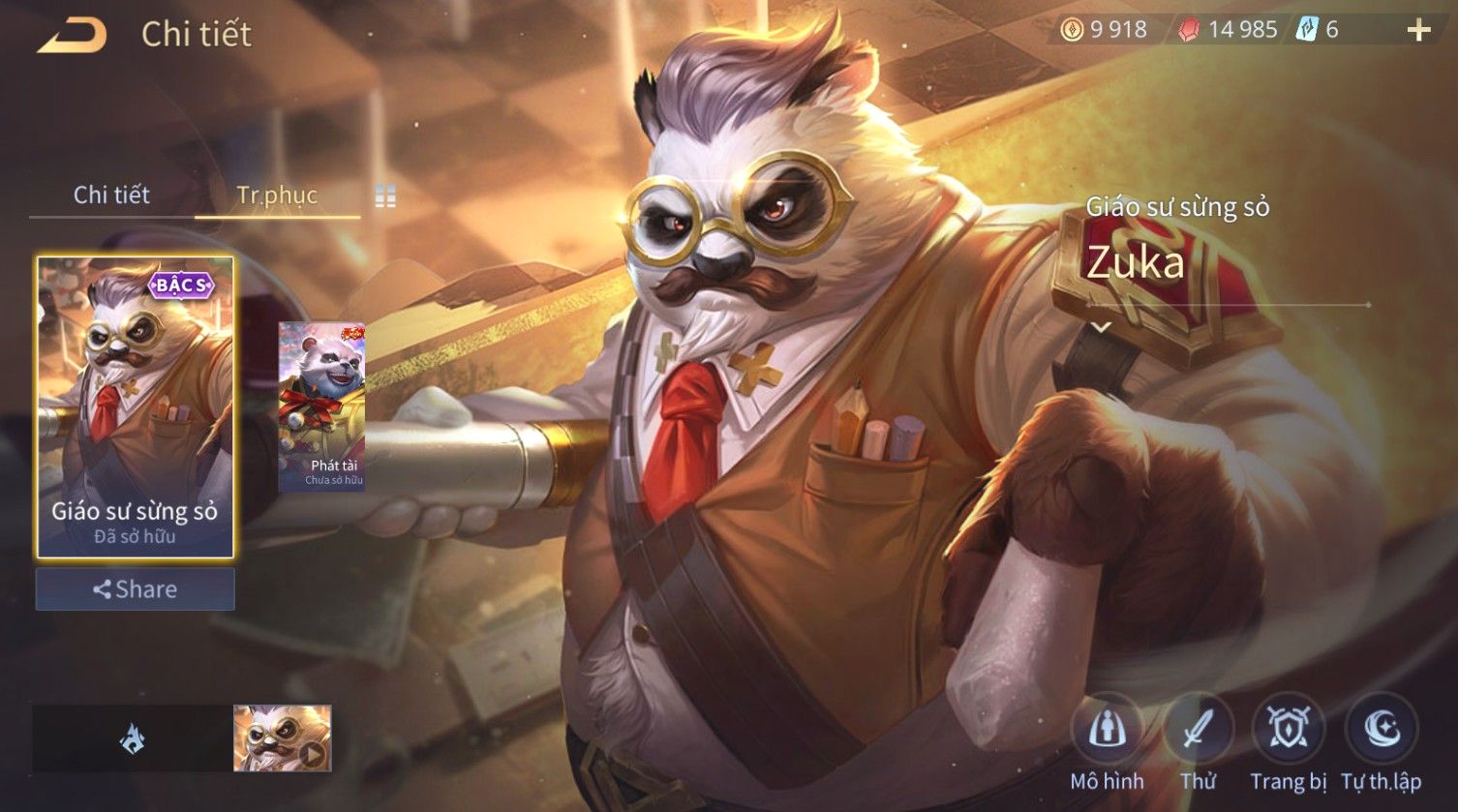Switch to the Chi tiết tab
This screenshot has height=812, width=1458.
coord(111,195)
